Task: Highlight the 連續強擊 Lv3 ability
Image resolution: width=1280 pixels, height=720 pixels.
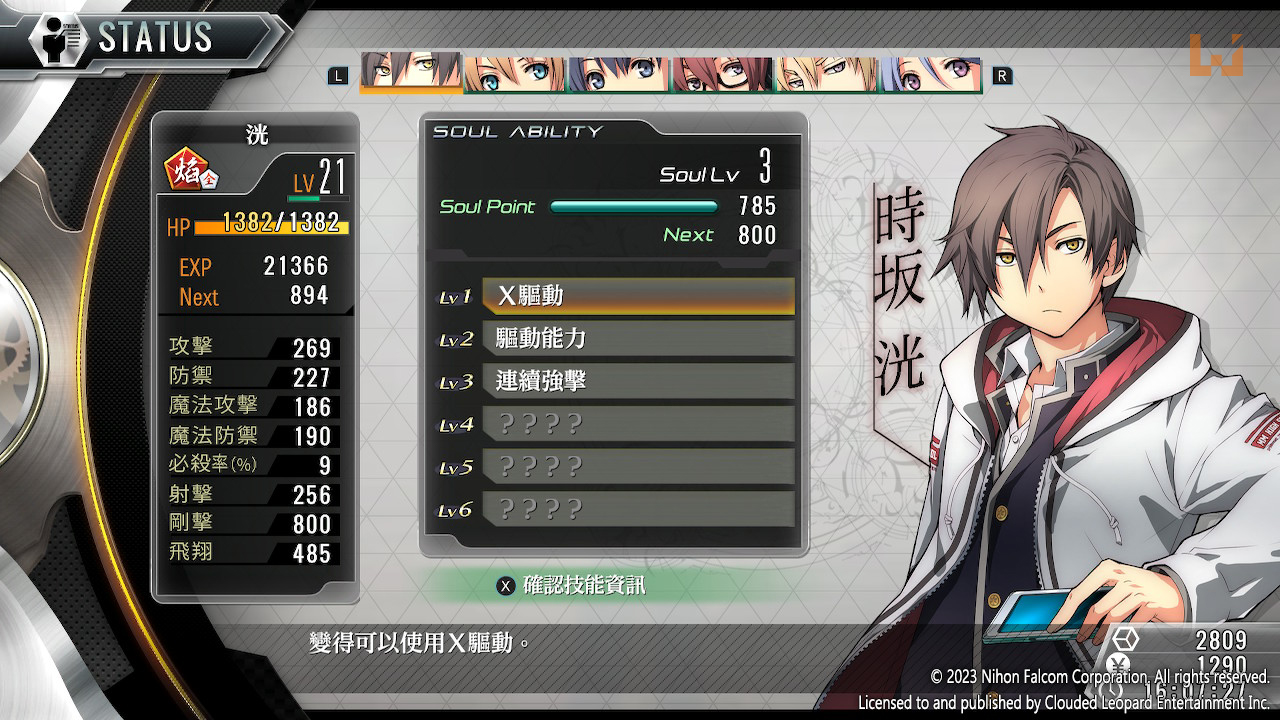Action: click(638, 381)
